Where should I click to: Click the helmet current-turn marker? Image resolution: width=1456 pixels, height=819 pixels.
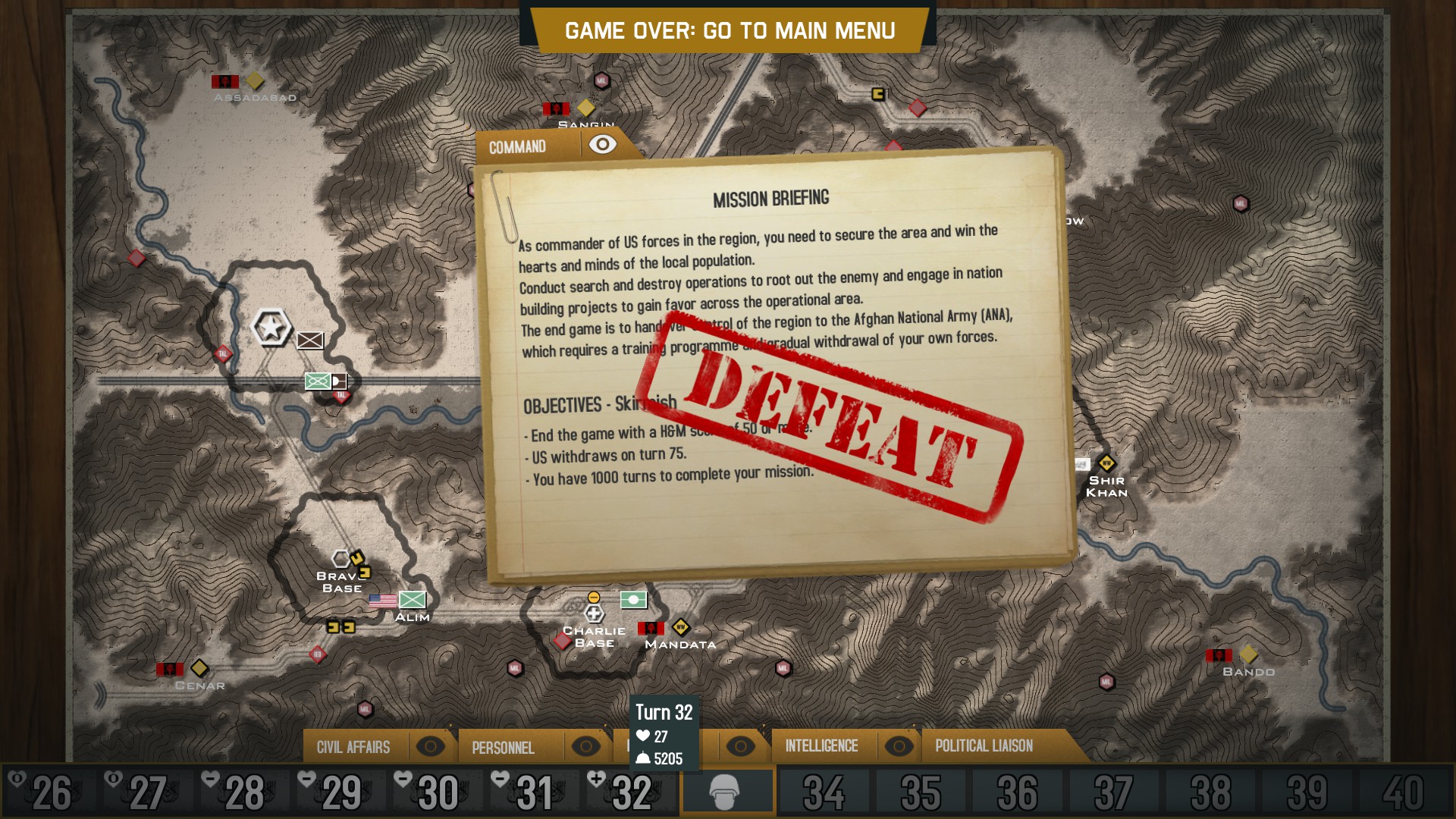[726, 792]
